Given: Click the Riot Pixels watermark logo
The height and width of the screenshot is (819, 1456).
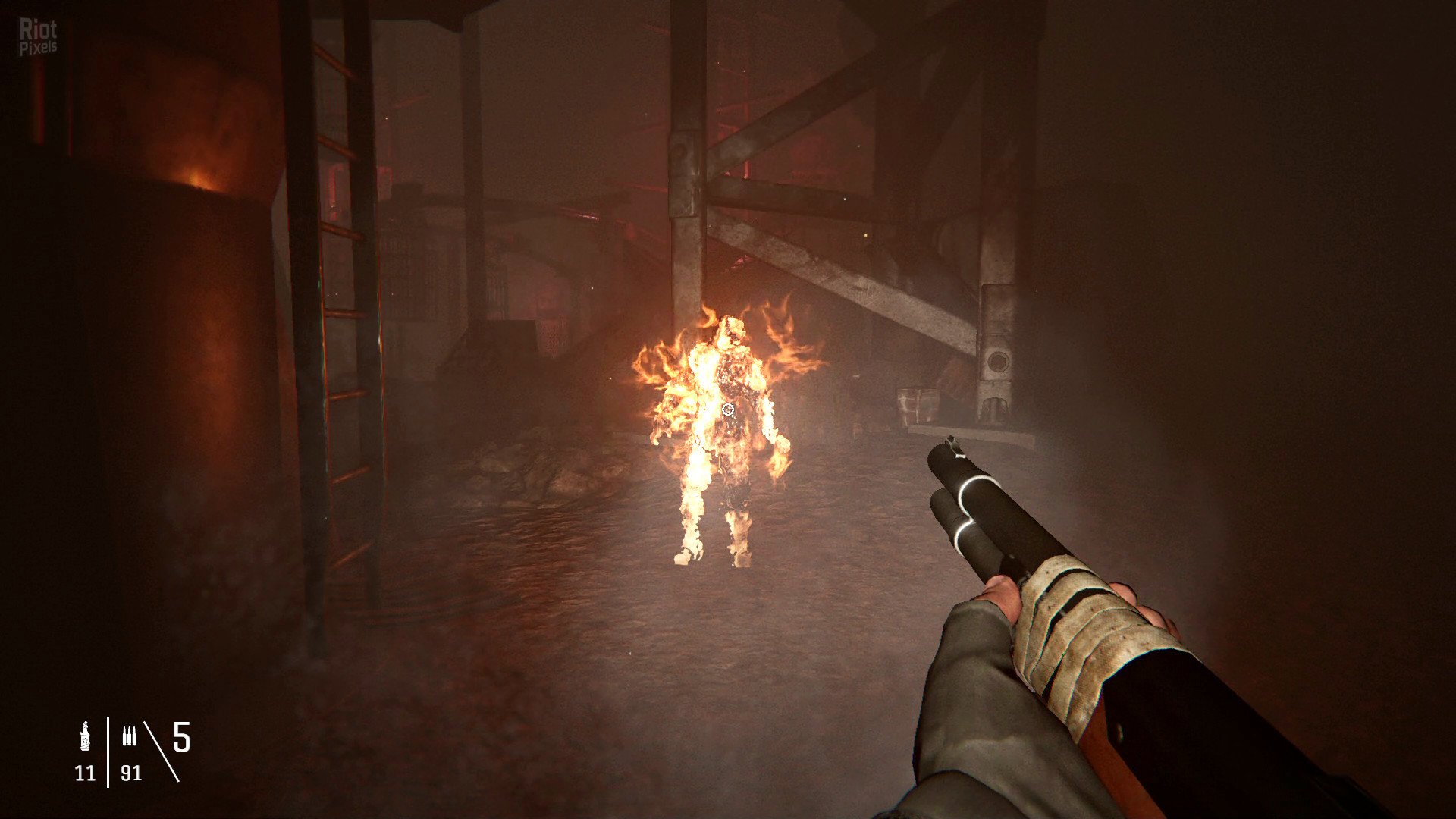Looking at the screenshot, I should (x=38, y=38).
